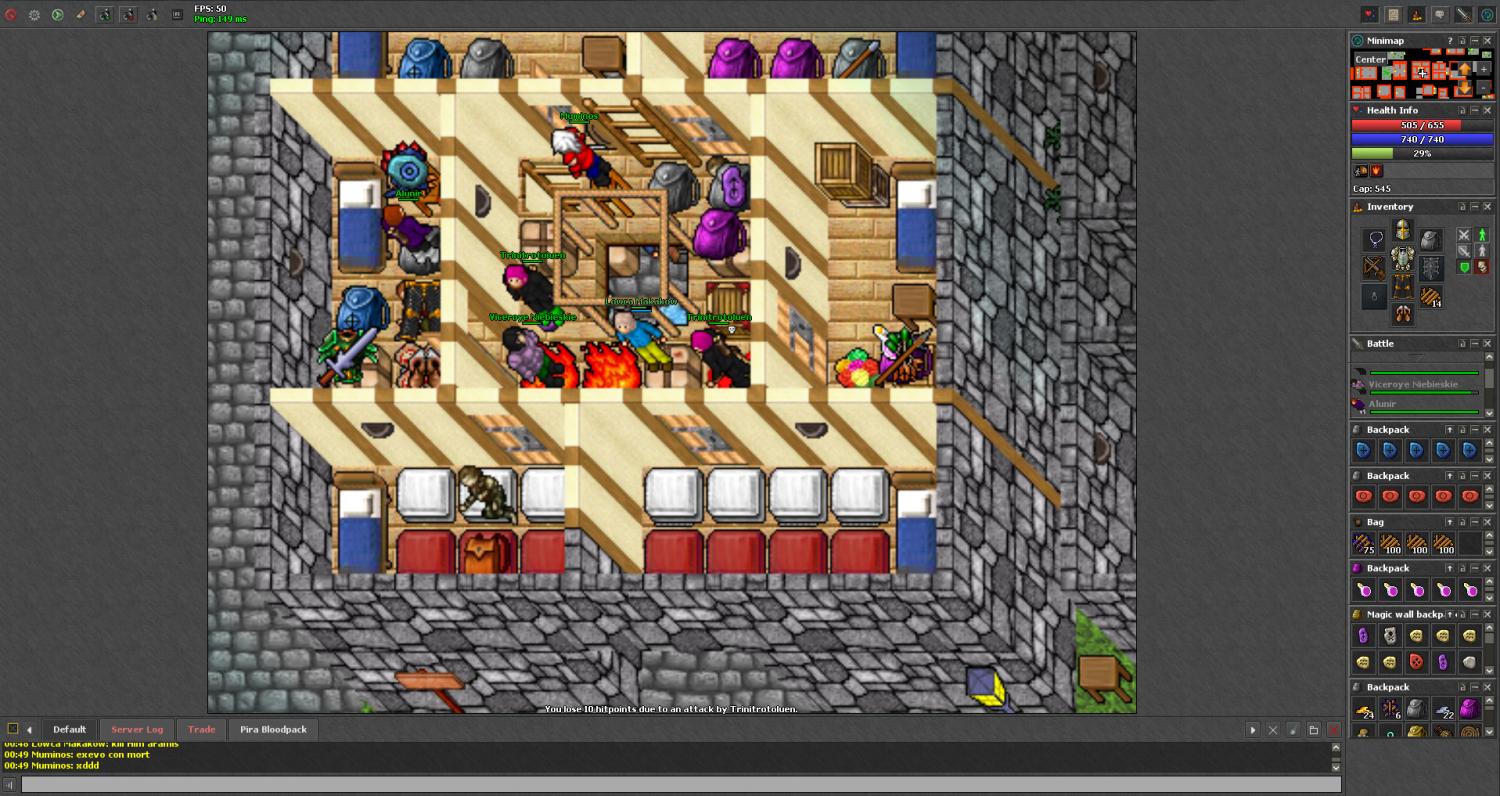Open the Trade chat tab
1500x796 pixels.
(x=201, y=729)
